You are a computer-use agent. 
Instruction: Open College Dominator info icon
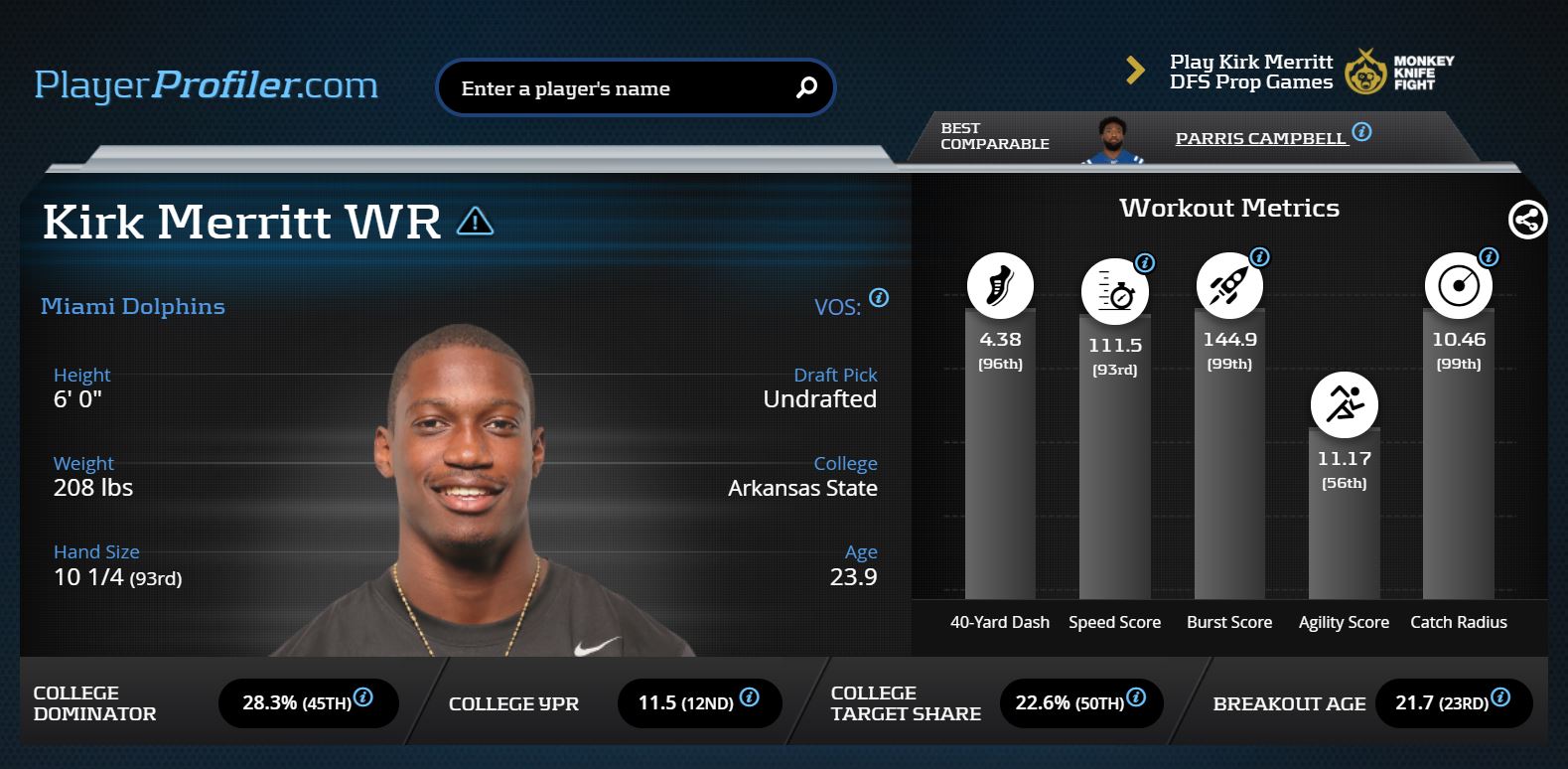coord(363,697)
